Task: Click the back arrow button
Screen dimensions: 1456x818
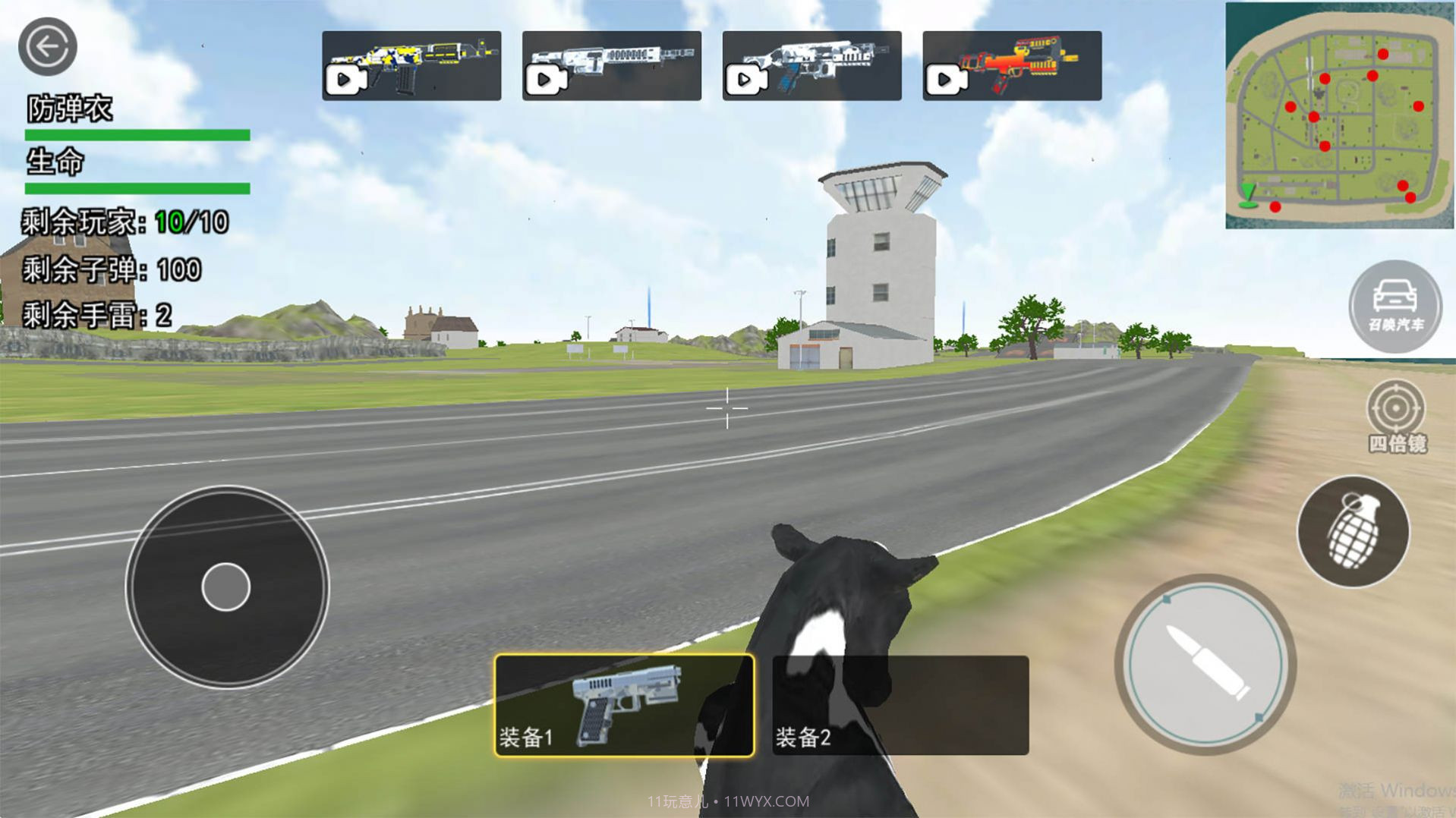Action: [x=47, y=47]
